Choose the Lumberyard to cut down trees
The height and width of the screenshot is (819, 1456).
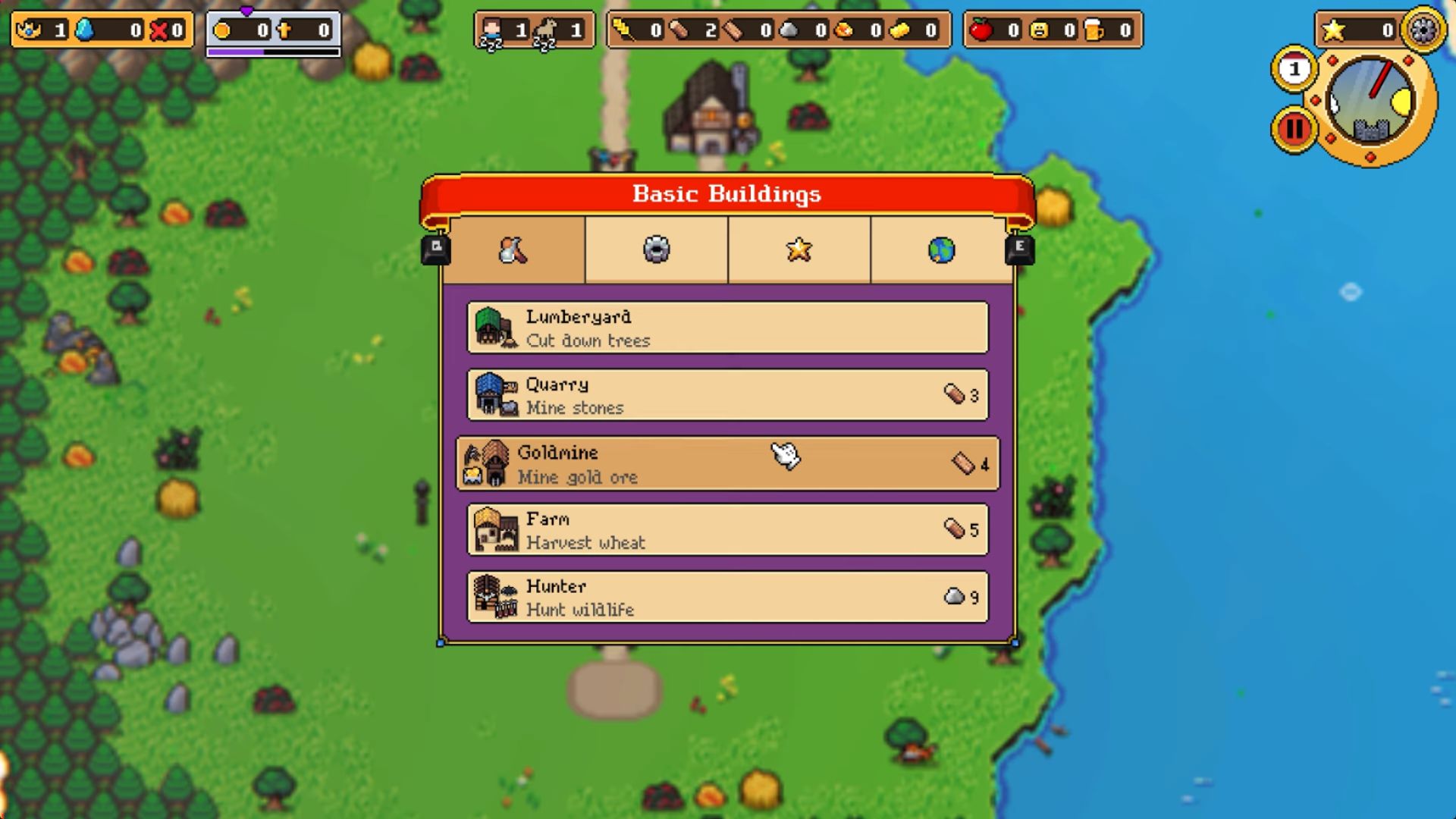point(726,328)
